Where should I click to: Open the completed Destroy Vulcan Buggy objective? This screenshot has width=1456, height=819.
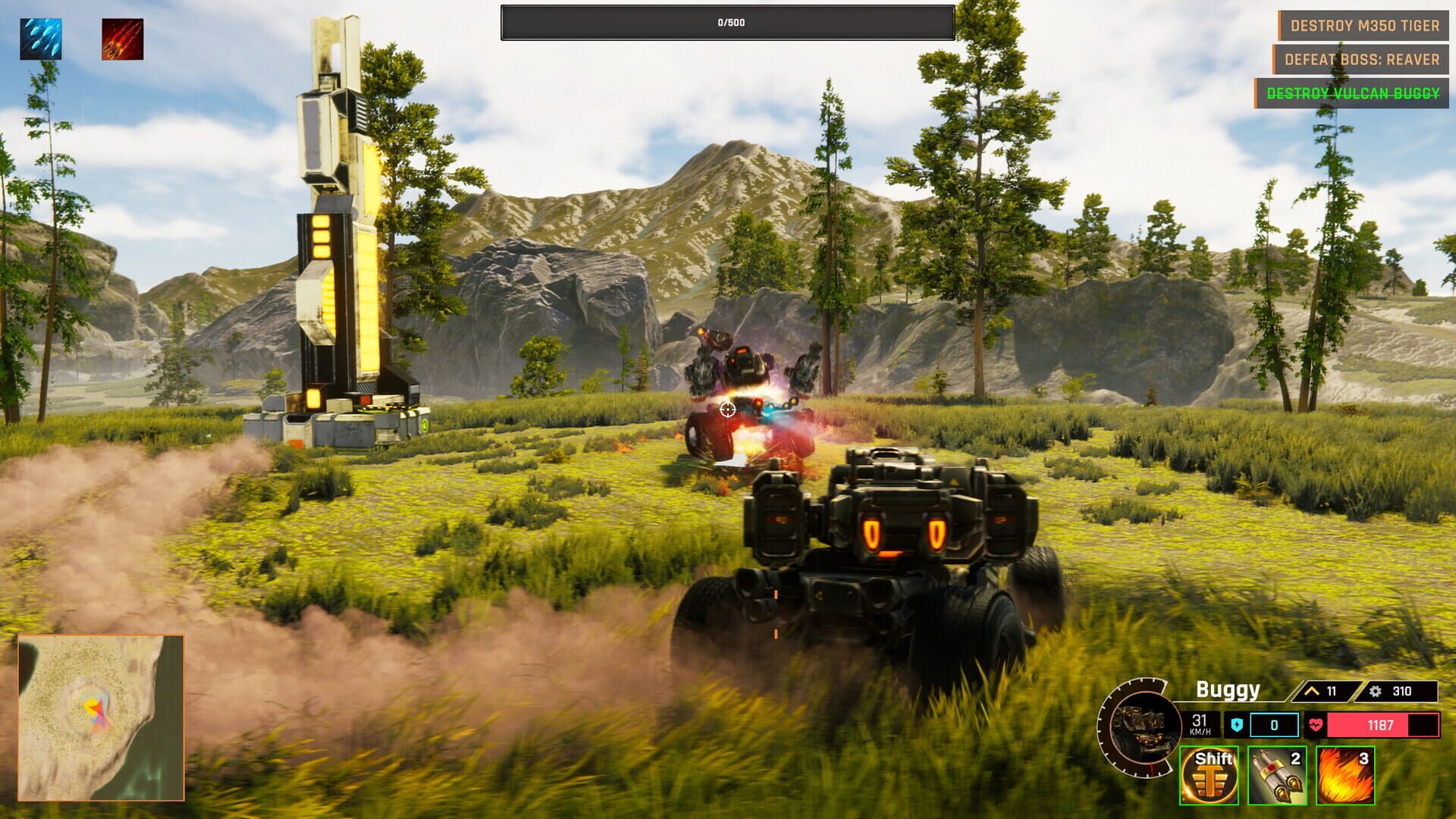click(x=1352, y=93)
